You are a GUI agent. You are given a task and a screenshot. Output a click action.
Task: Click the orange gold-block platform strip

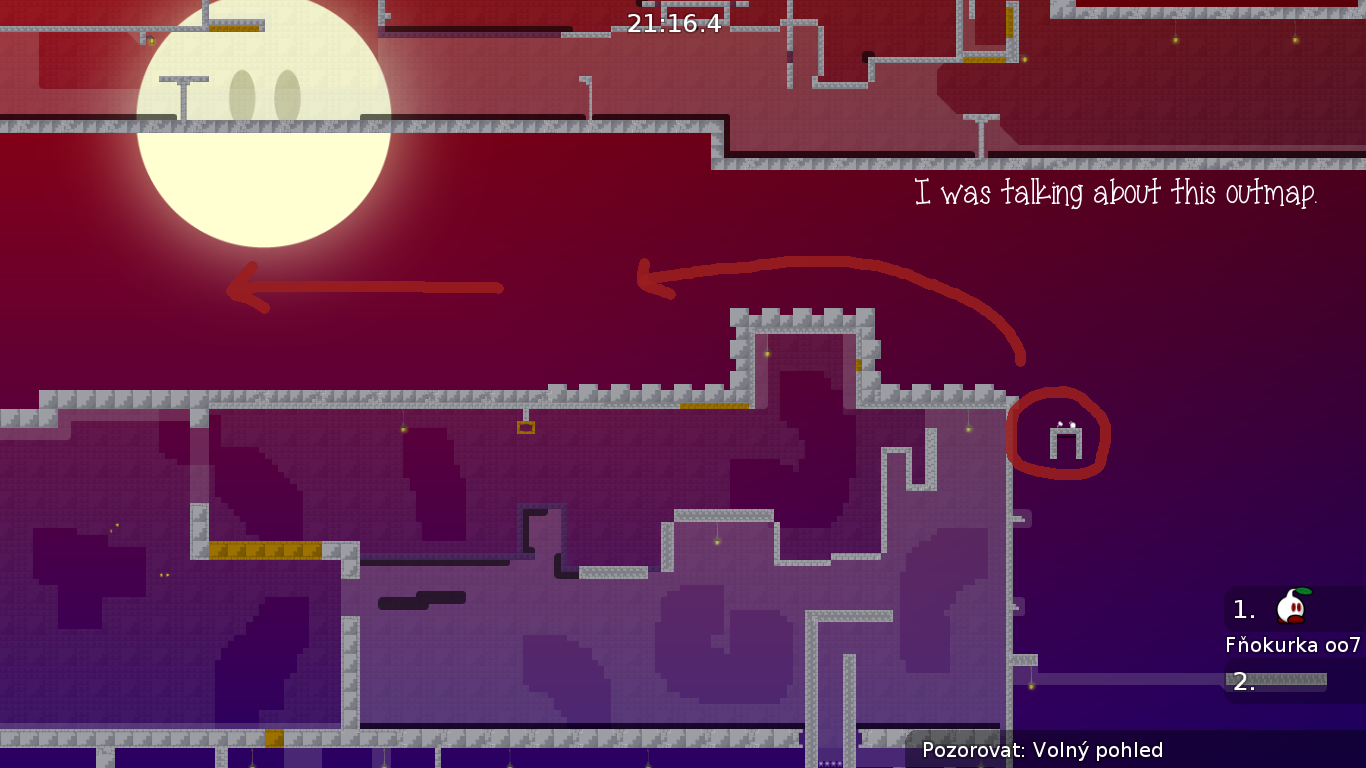click(265, 547)
